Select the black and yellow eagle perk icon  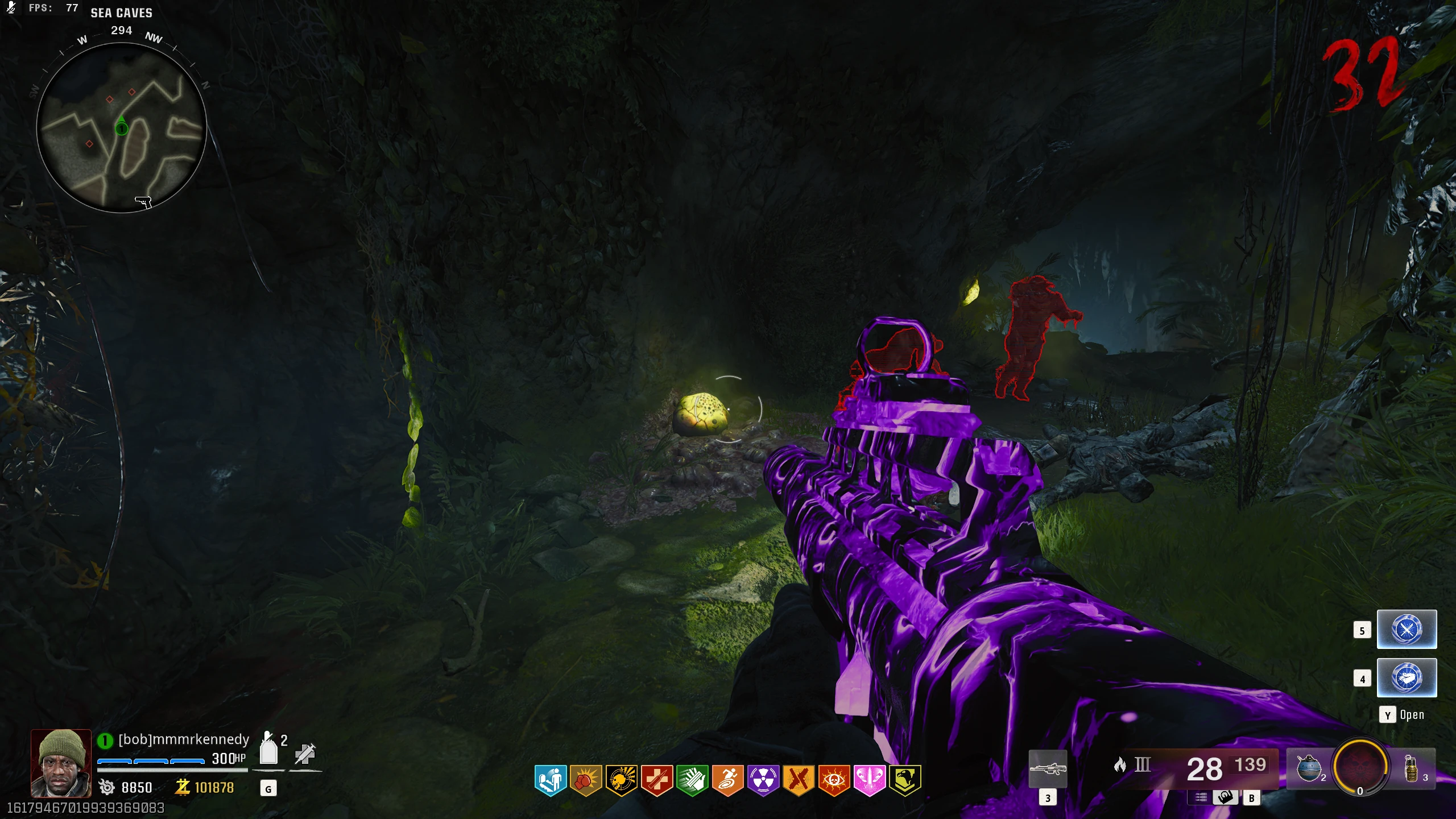click(x=905, y=780)
